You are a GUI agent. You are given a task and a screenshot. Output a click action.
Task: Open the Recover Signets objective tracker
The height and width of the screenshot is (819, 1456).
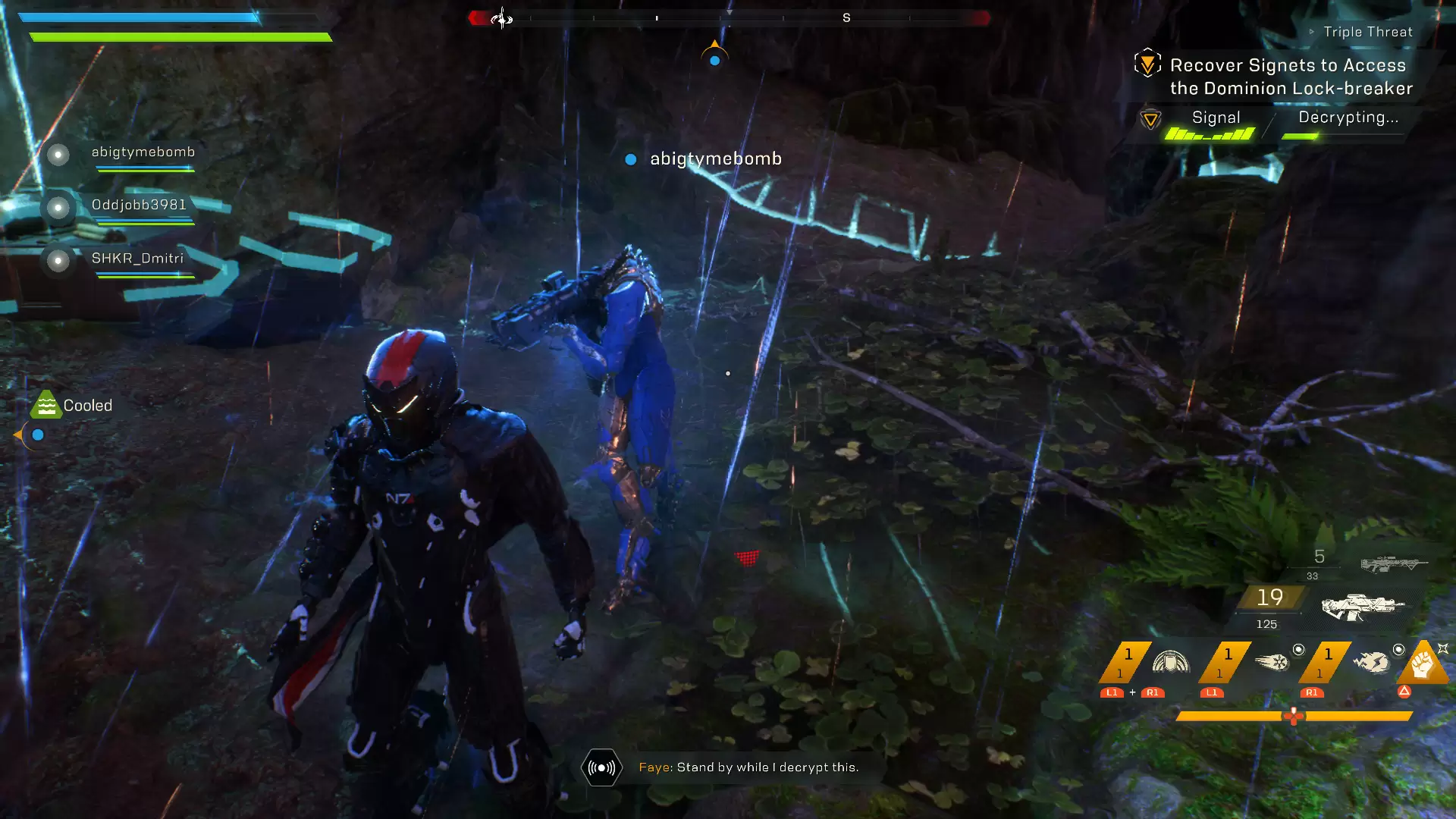(1290, 77)
